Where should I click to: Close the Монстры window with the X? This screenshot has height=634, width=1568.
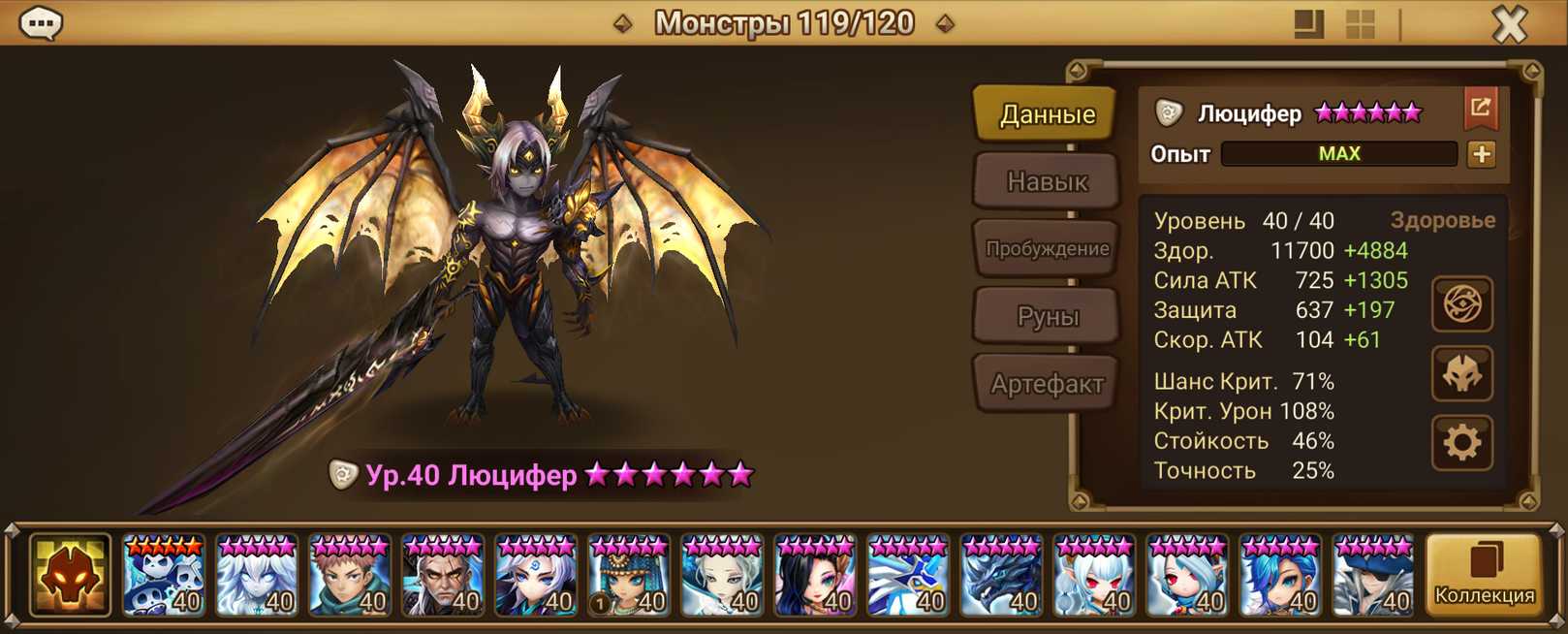(1510, 24)
